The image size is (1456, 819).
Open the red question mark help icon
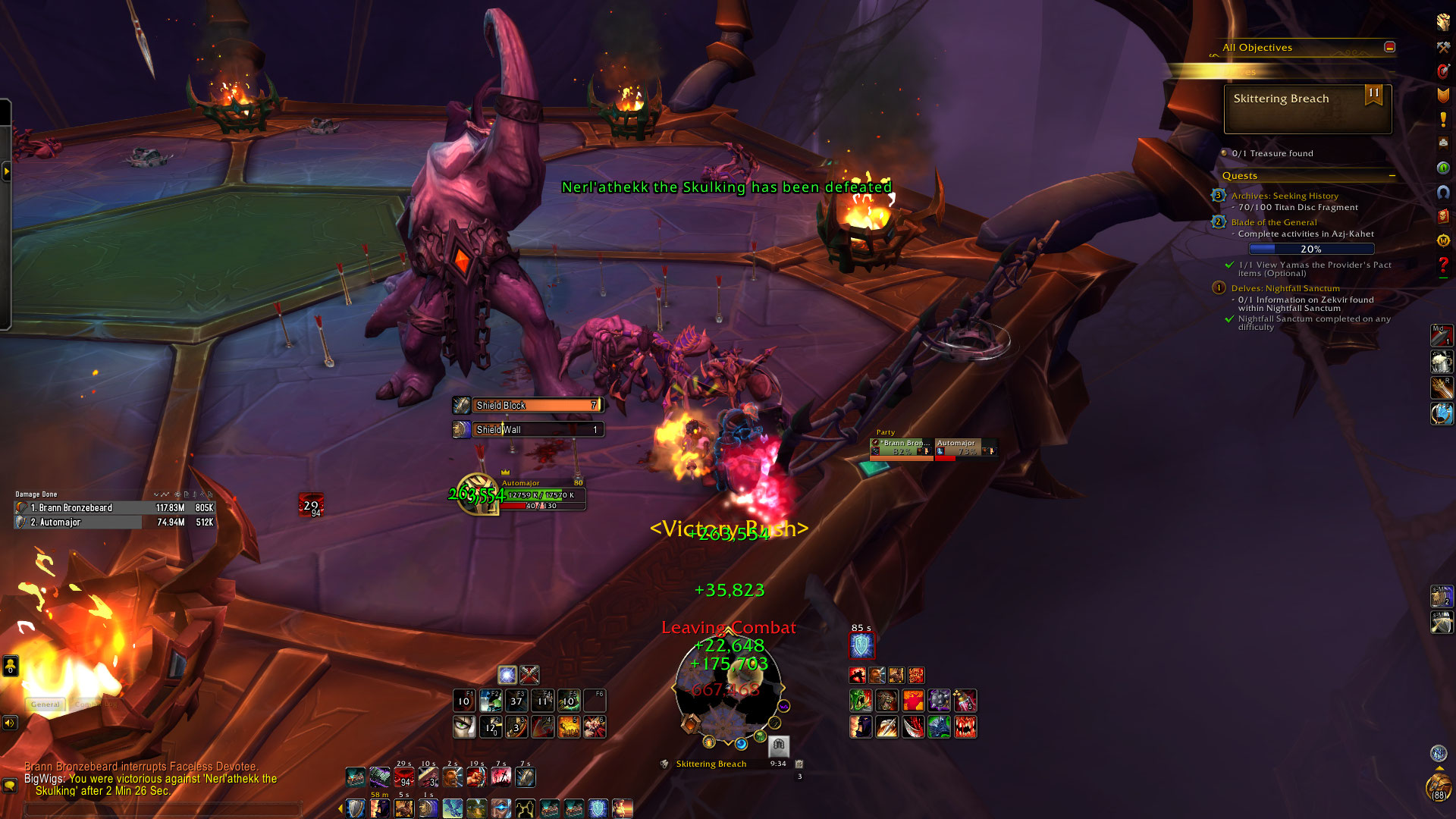tap(1443, 265)
